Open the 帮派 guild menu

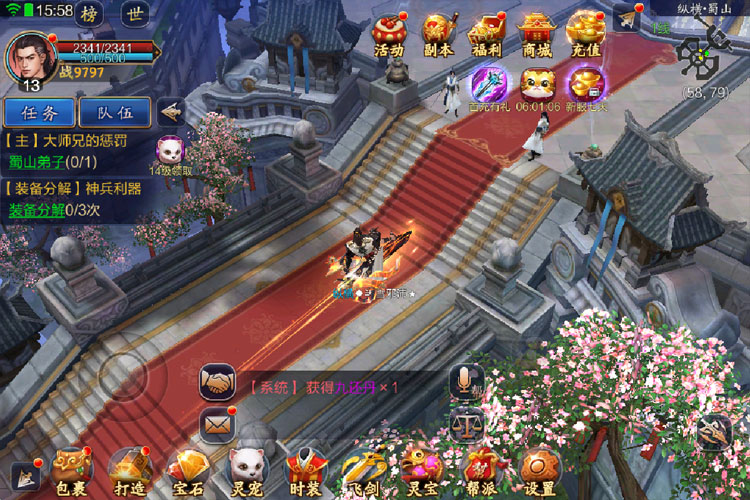pos(481,471)
